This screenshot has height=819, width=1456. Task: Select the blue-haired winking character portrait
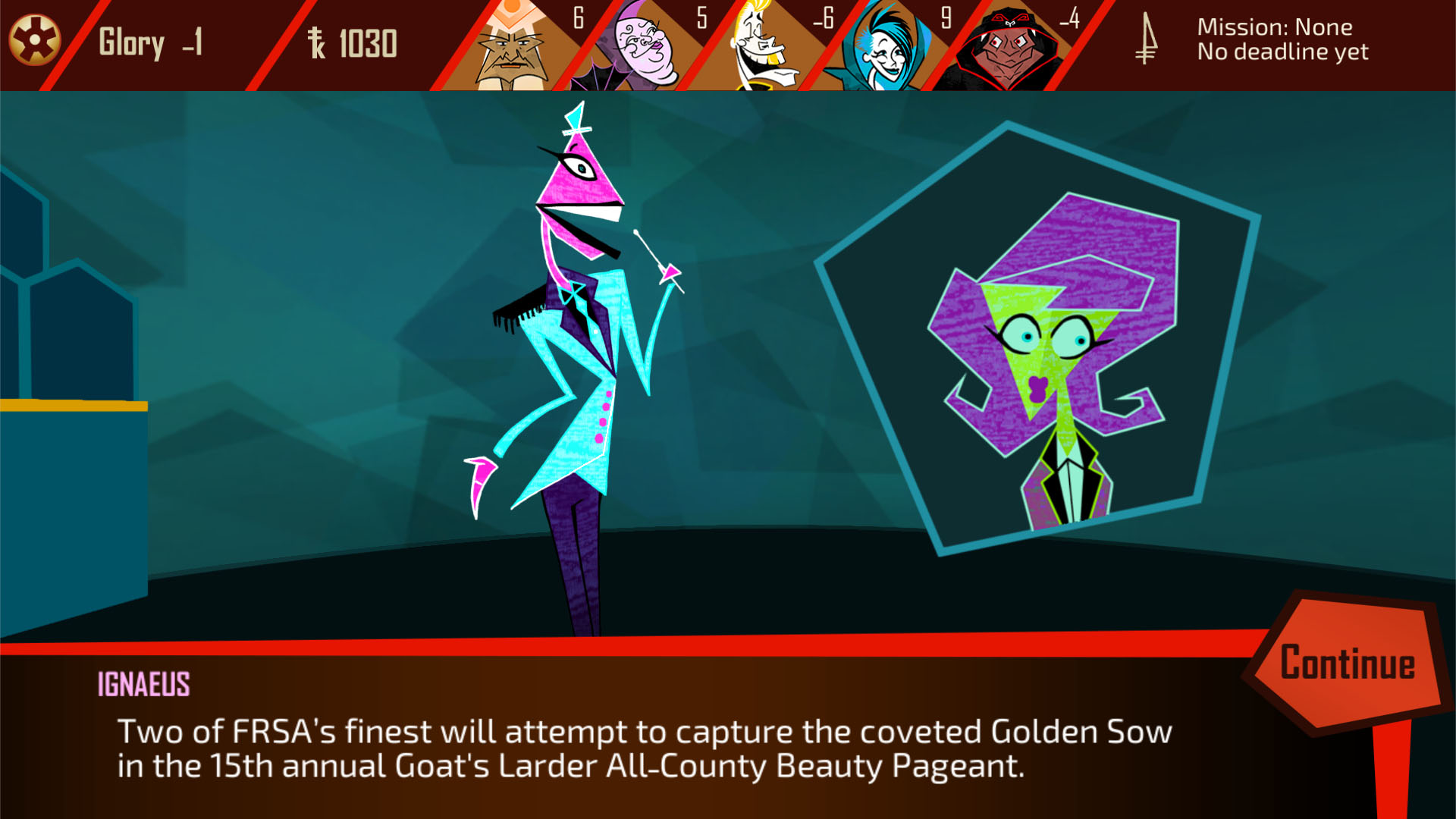(883, 47)
